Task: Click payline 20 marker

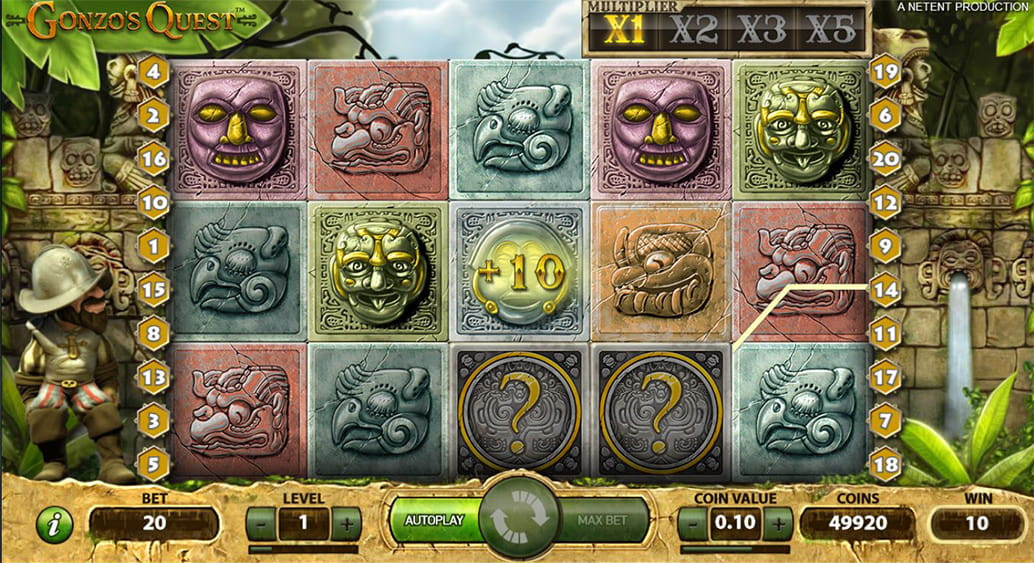Action: [x=886, y=158]
